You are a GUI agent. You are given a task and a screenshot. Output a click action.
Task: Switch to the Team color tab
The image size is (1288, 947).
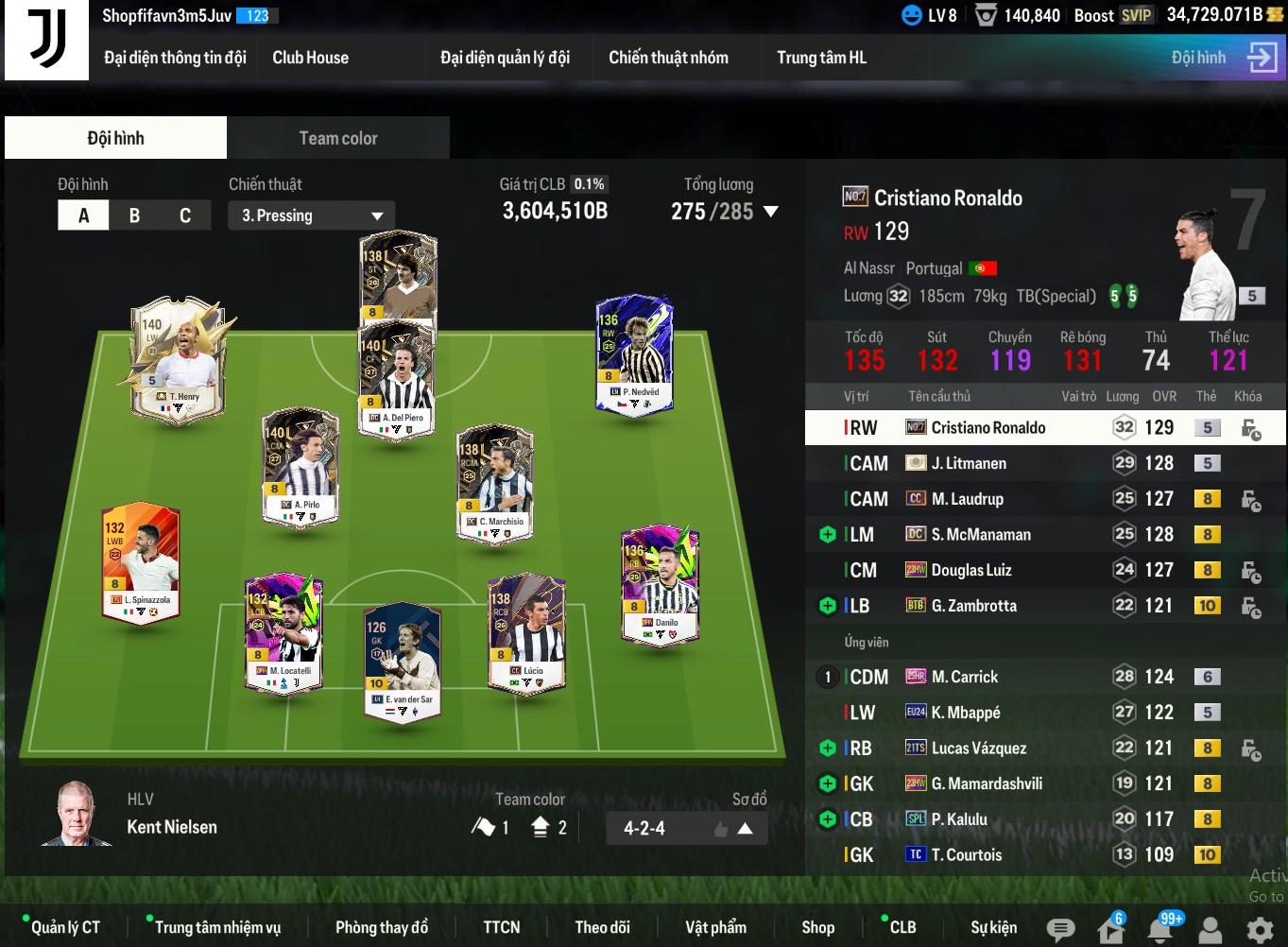[x=337, y=138]
